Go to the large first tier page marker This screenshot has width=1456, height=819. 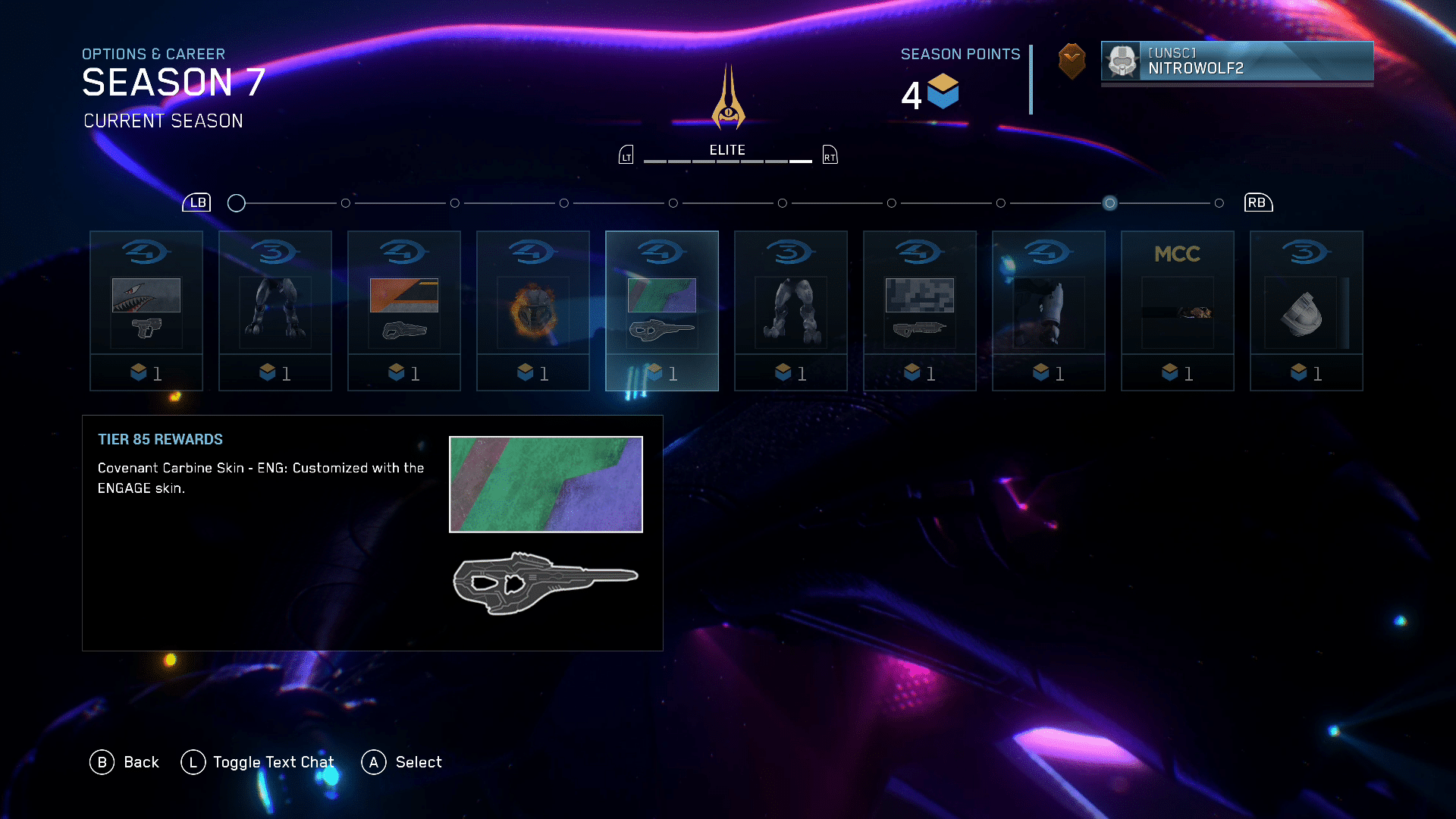pos(237,203)
